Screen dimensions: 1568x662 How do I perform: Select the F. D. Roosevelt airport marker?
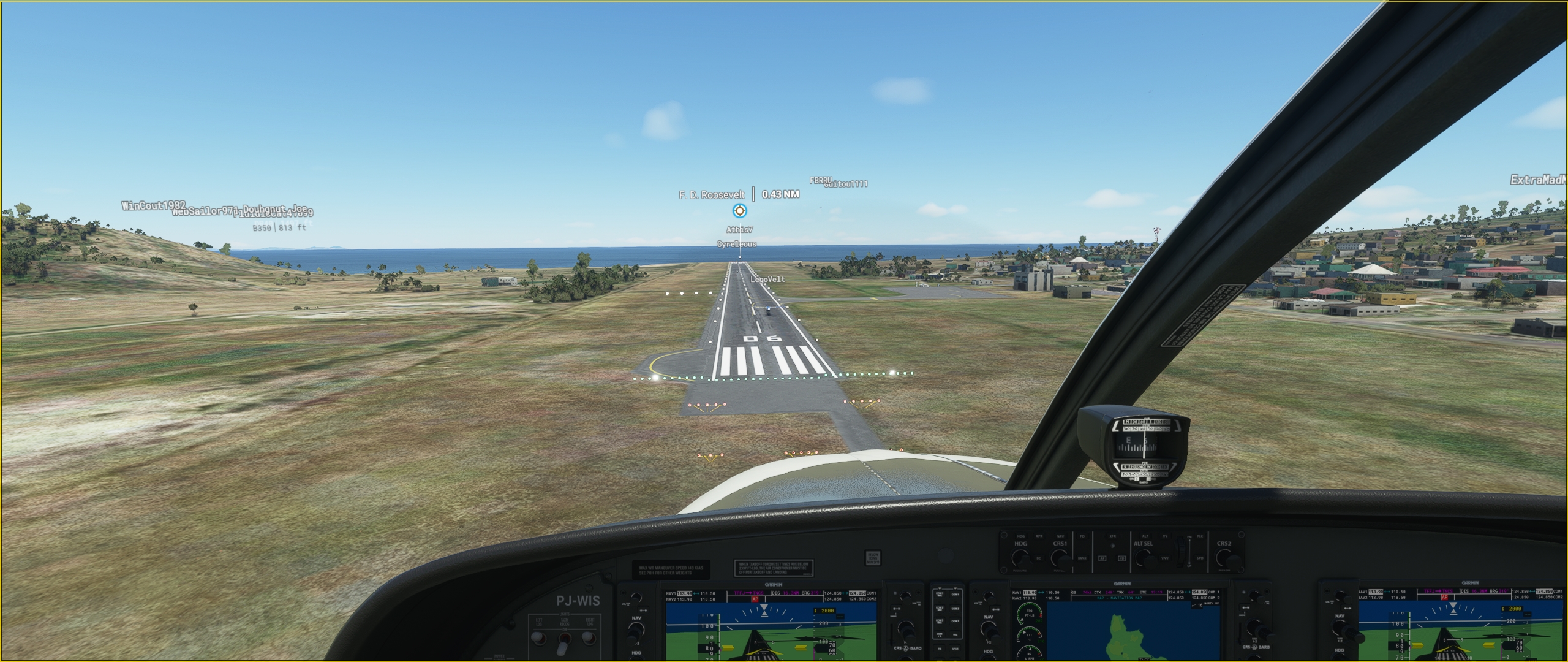click(x=739, y=211)
